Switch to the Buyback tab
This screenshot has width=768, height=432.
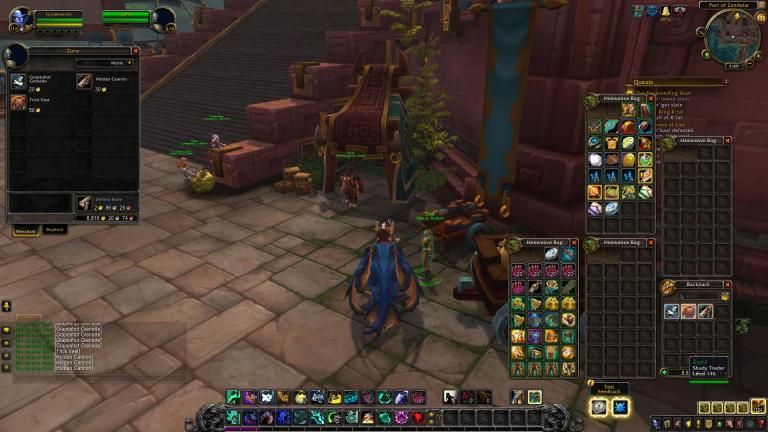point(55,229)
